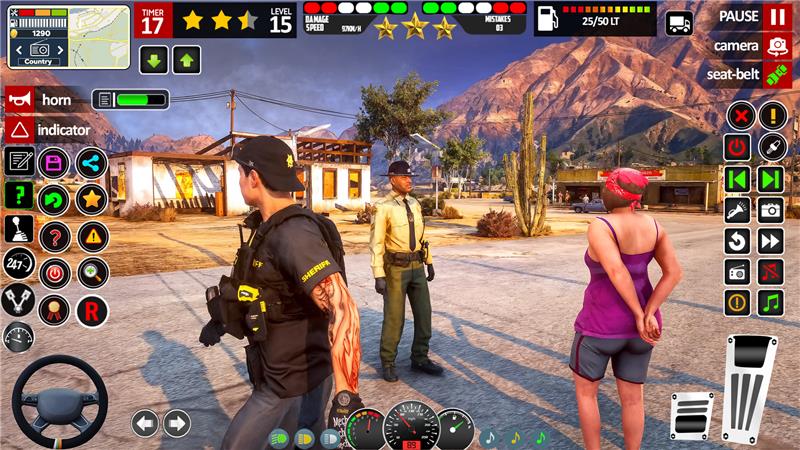Click the green music note button
The width and height of the screenshot is (800, 450).
click(770, 302)
